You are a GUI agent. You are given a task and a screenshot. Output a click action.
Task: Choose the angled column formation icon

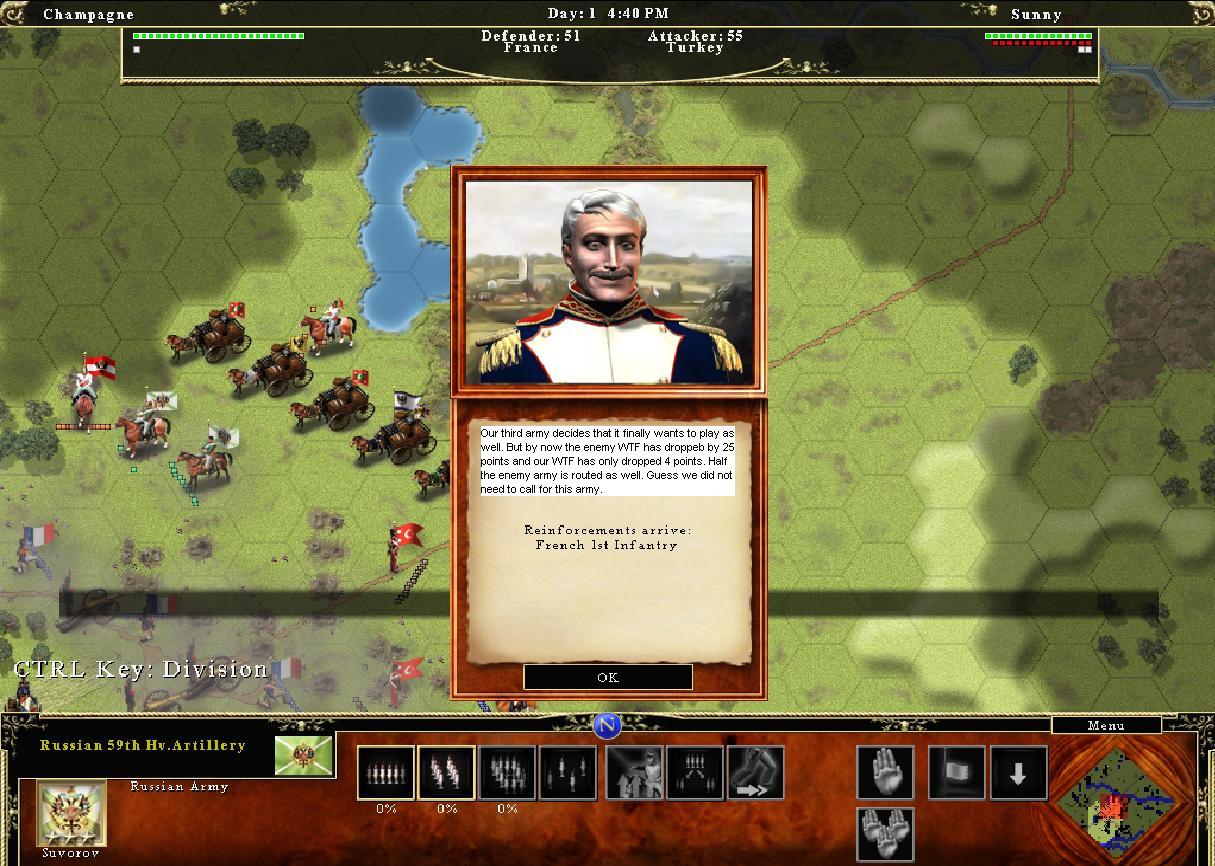coord(446,773)
